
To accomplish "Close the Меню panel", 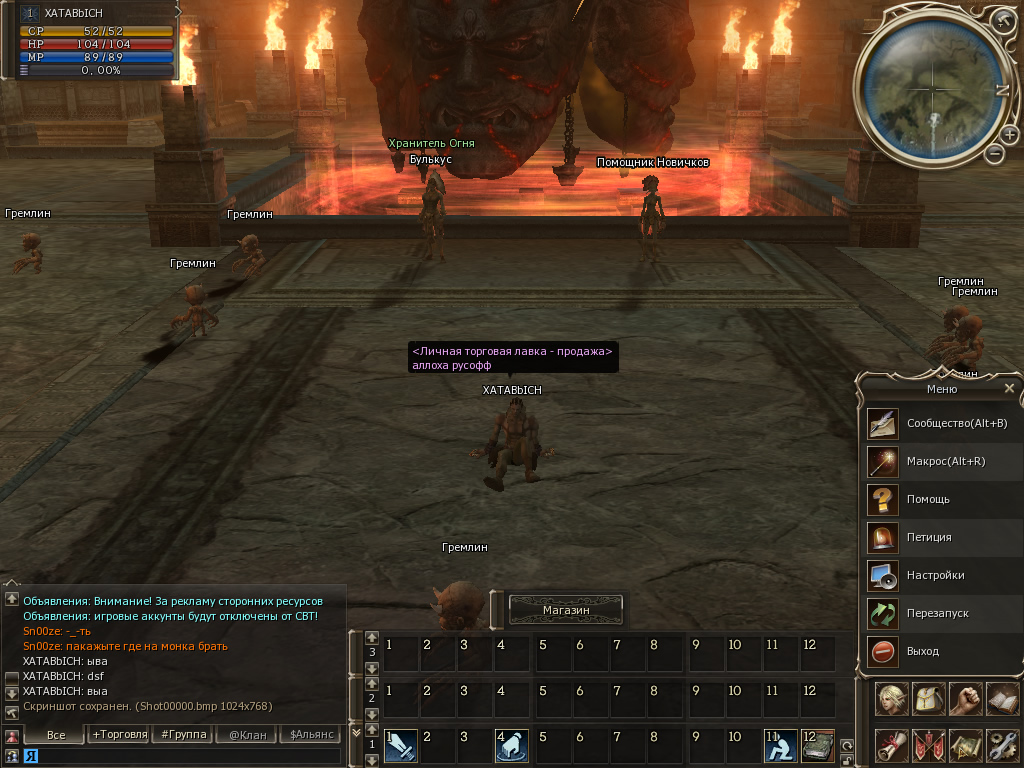I will coord(1009,388).
